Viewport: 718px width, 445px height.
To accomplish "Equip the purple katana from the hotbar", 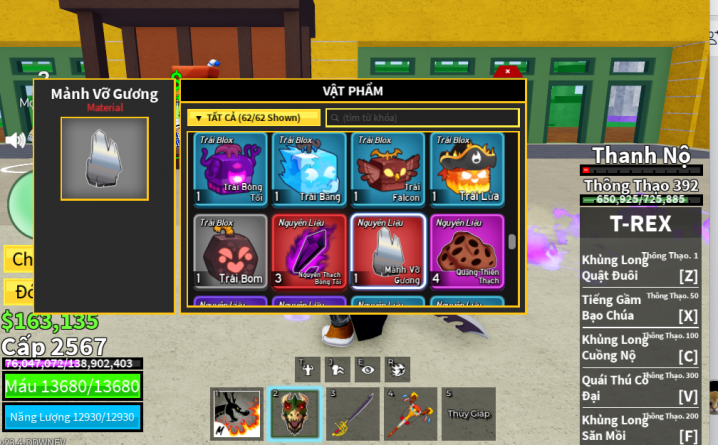I will click(x=353, y=414).
